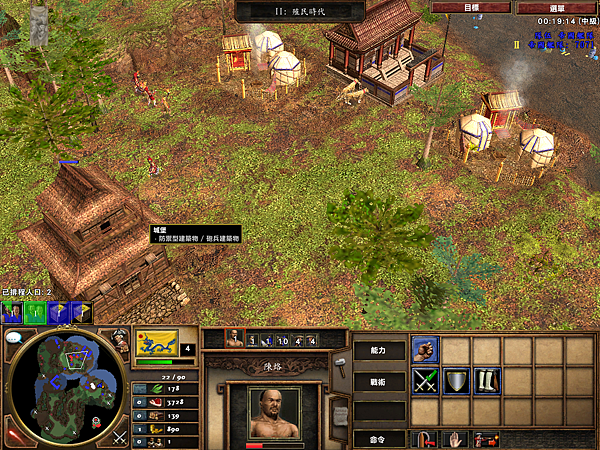Click the red flare signal button
Screen dimensions: 600x450
[x=15, y=436]
